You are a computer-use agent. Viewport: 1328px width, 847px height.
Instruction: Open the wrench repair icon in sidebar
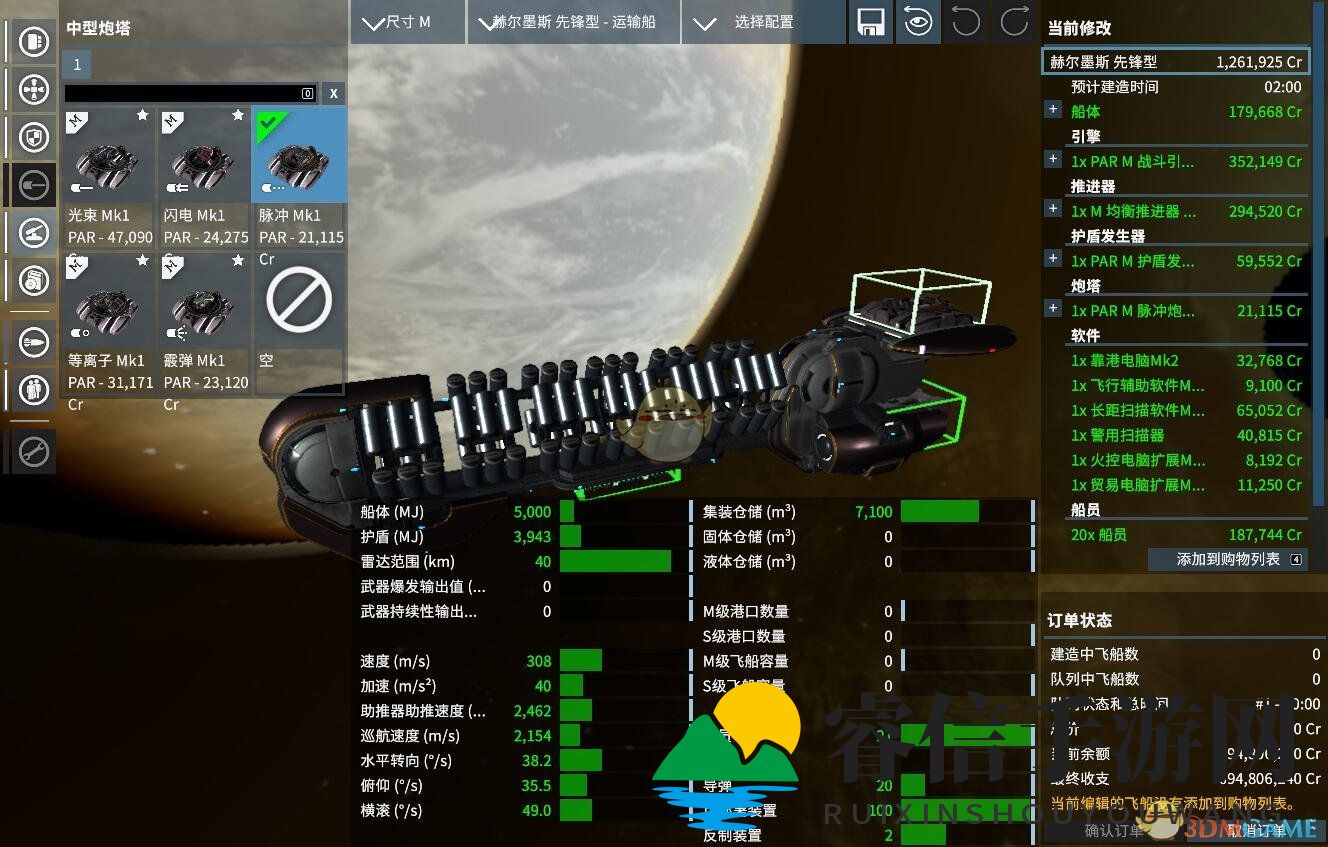34,452
